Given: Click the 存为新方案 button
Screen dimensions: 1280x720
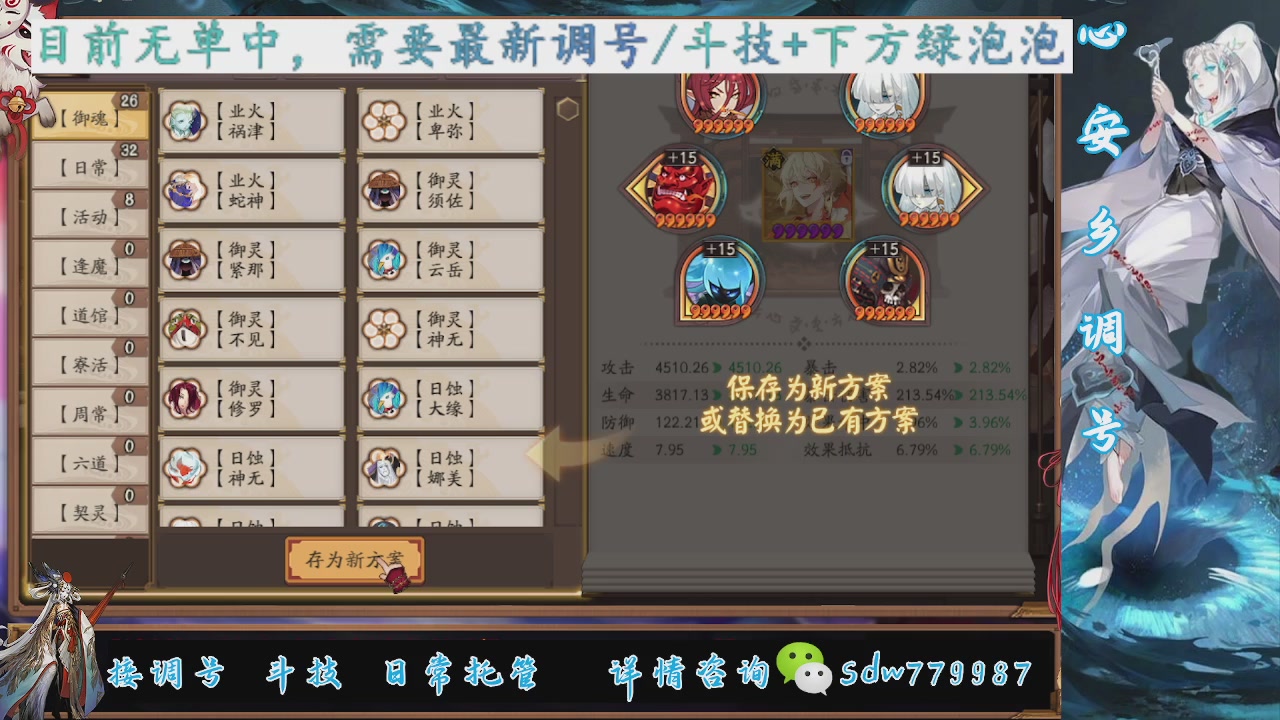Looking at the screenshot, I should click(354, 561).
